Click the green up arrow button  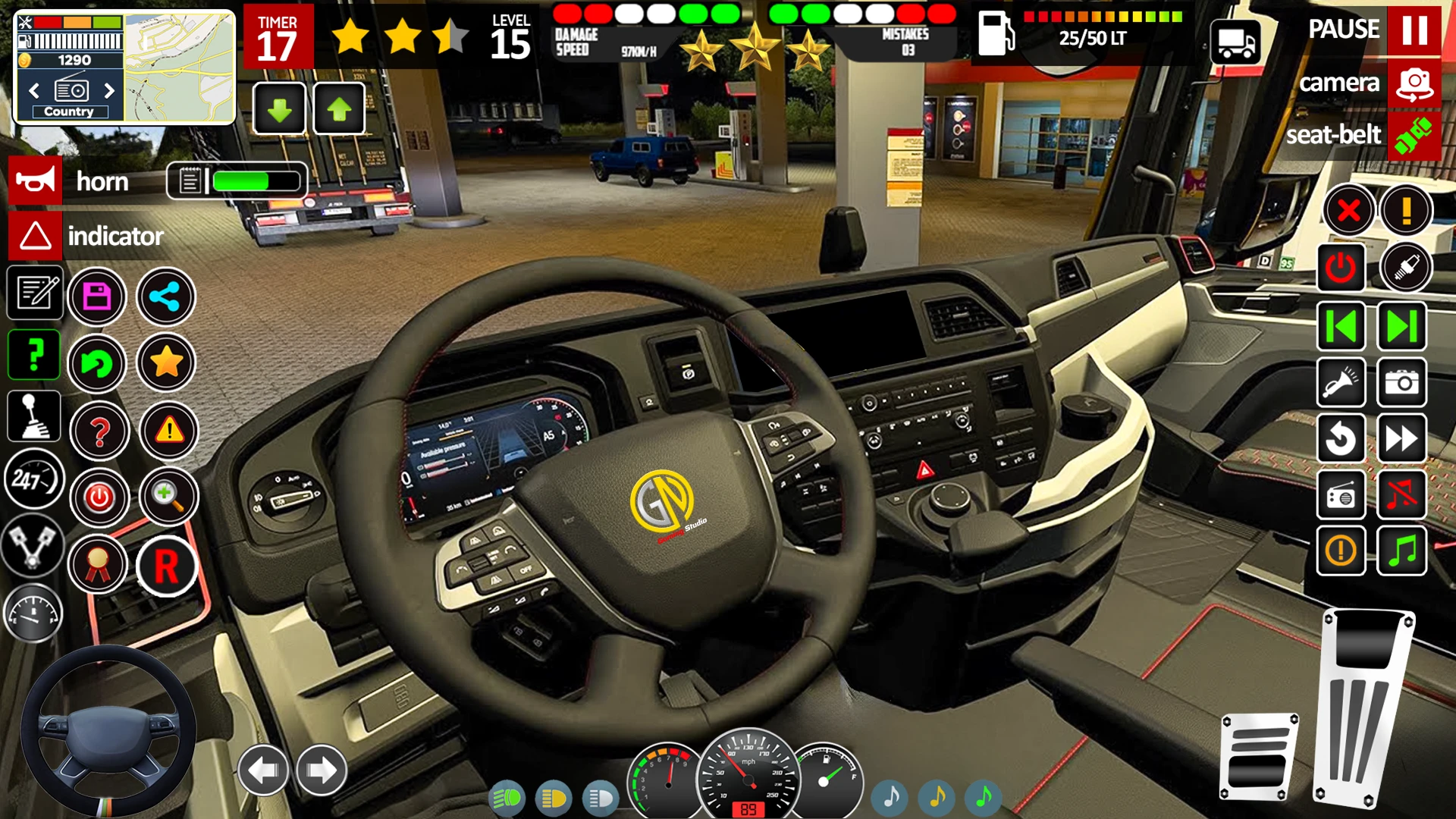[x=339, y=110]
